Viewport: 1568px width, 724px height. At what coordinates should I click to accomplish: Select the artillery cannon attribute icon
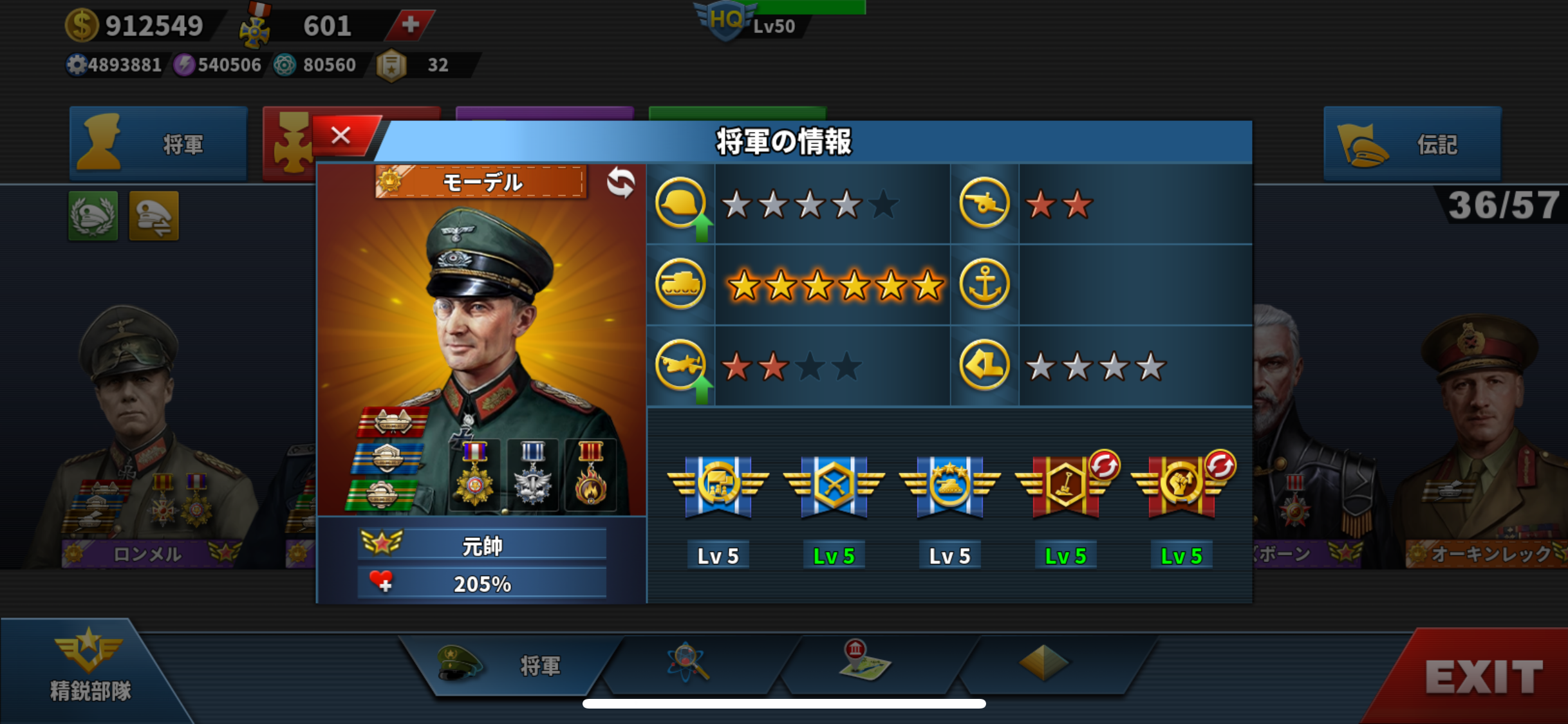(x=984, y=203)
